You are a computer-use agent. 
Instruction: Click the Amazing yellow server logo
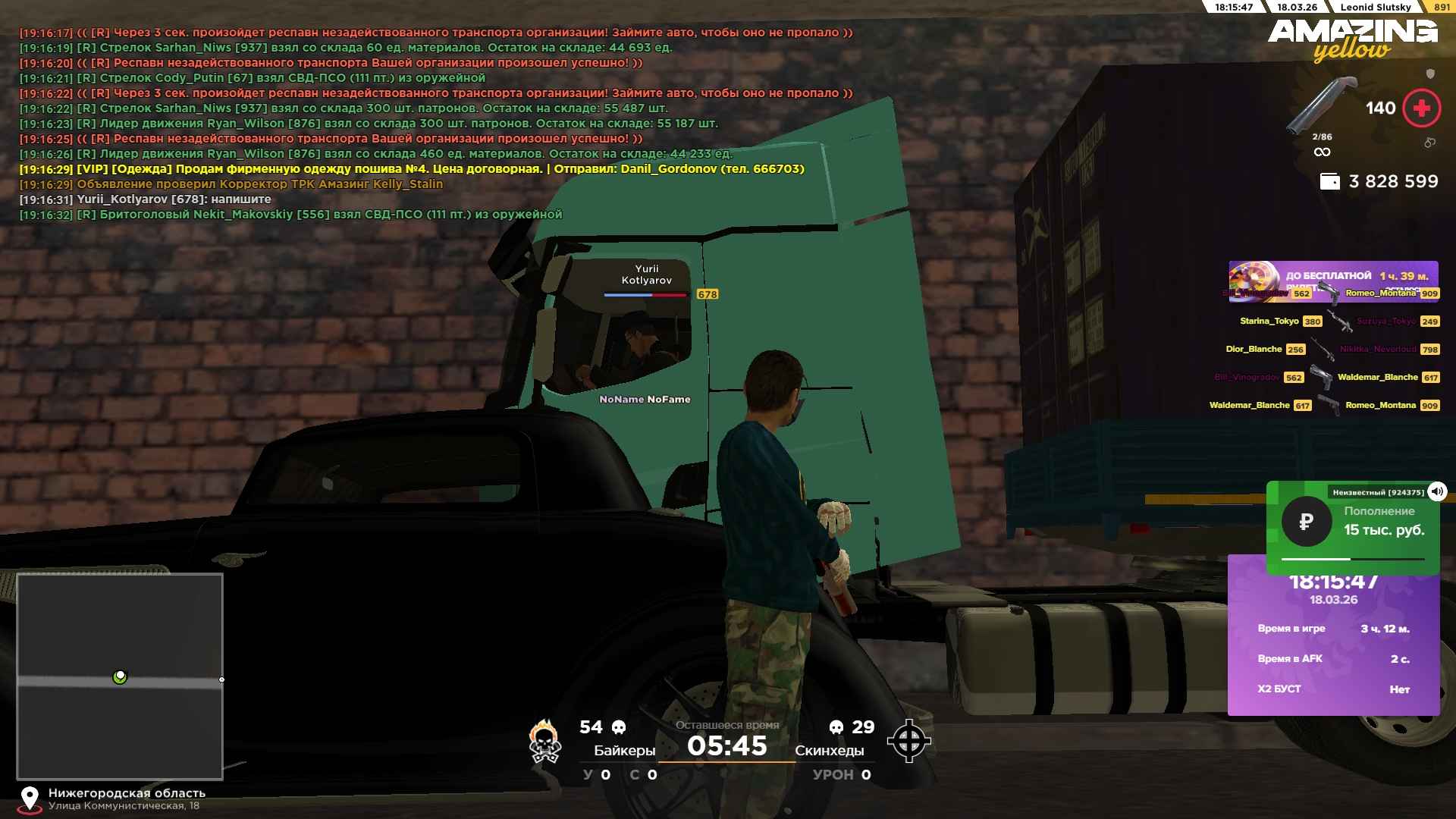click(1352, 39)
